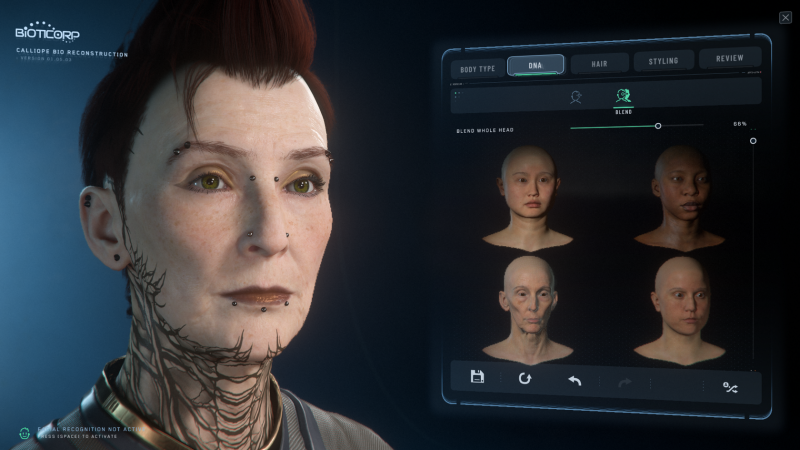Open the Review tab
The width and height of the screenshot is (800, 450).
click(729, 58)
